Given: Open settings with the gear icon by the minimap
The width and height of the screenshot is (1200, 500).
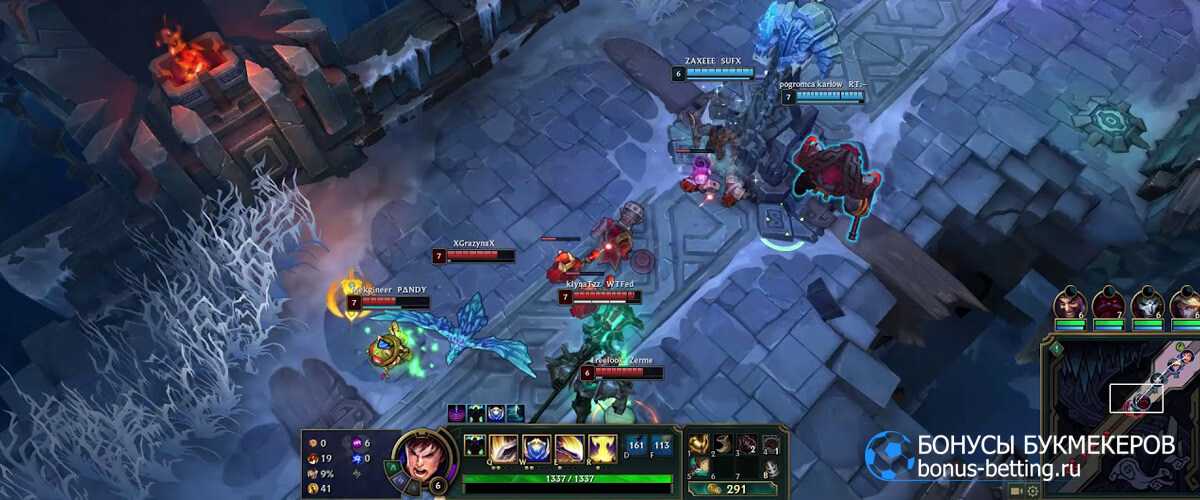Looking at the screenshot, I should (x=1033, y=491).
